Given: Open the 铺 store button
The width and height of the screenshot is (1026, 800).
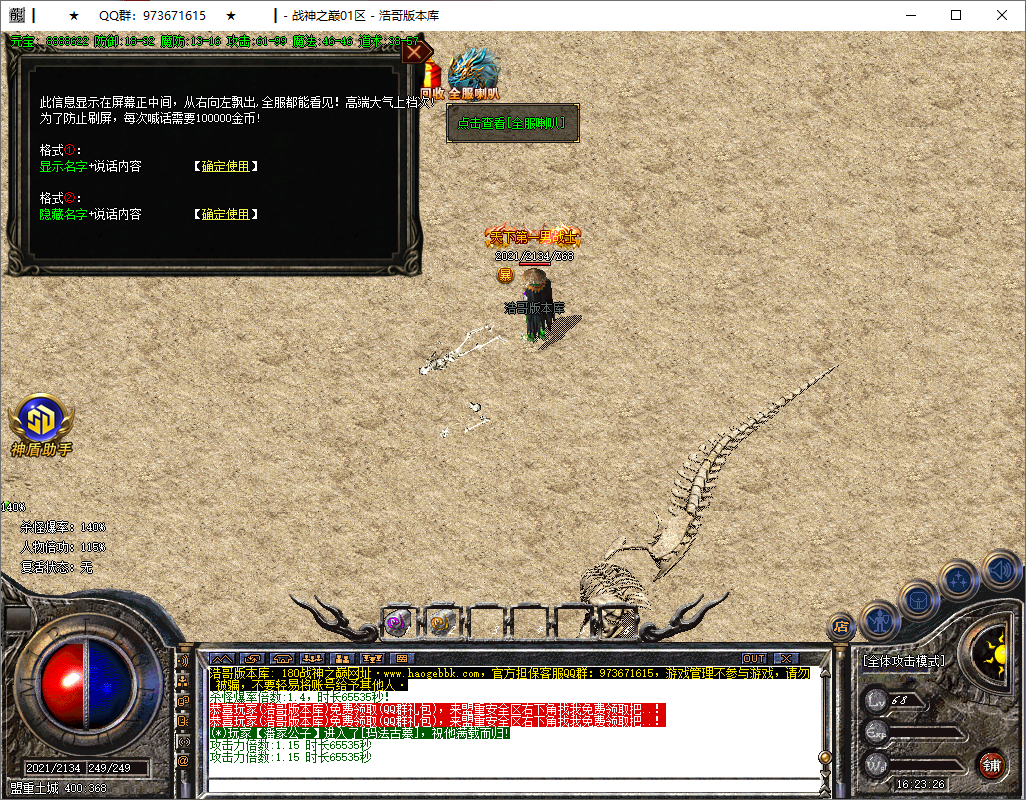Looking at the screenshot, I should coord(991,765).
